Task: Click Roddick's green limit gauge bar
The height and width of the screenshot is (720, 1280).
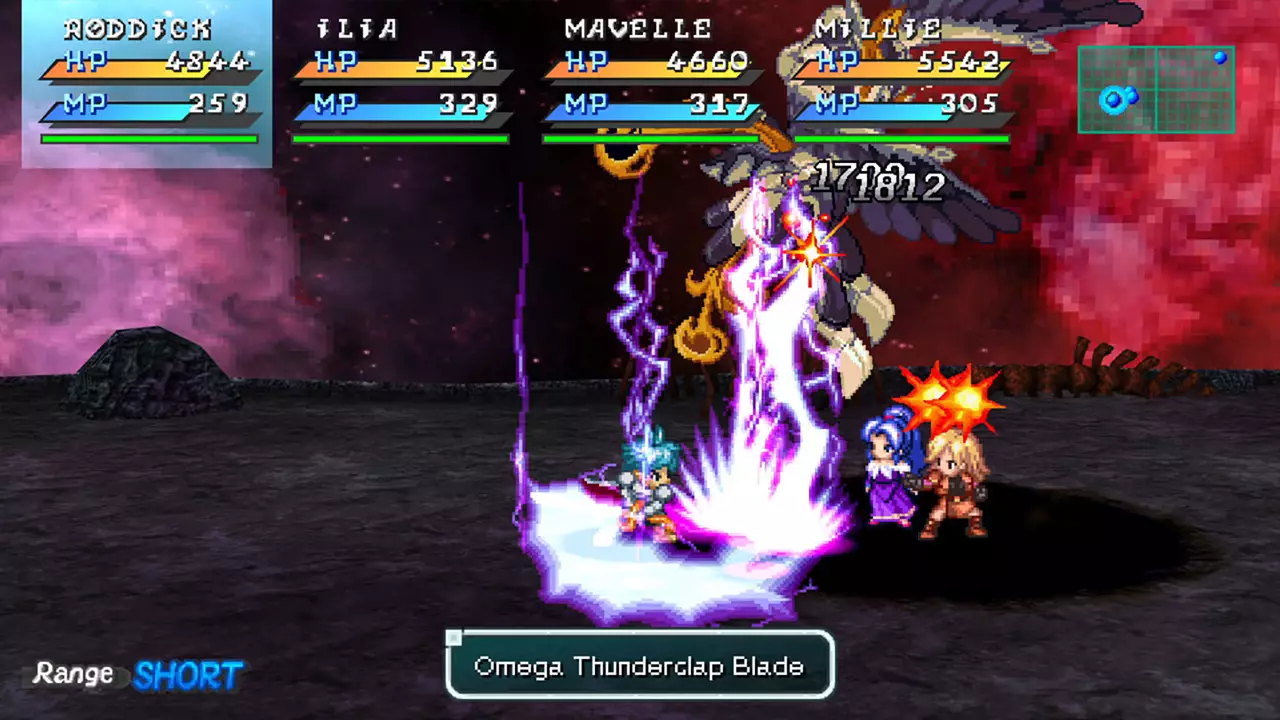Action: (148, 140)
